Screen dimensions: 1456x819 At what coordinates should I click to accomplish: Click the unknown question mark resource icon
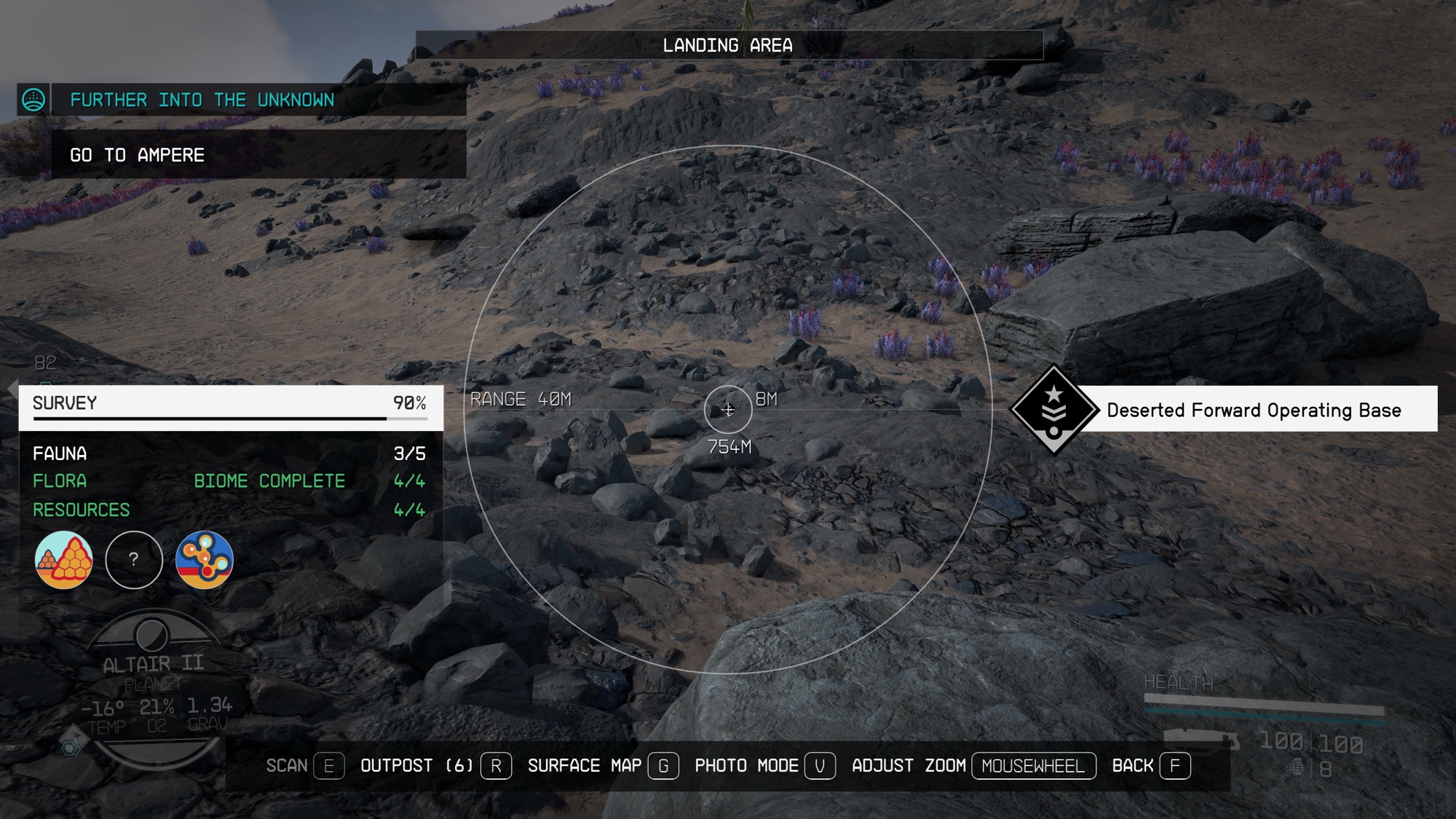[134, 560]
